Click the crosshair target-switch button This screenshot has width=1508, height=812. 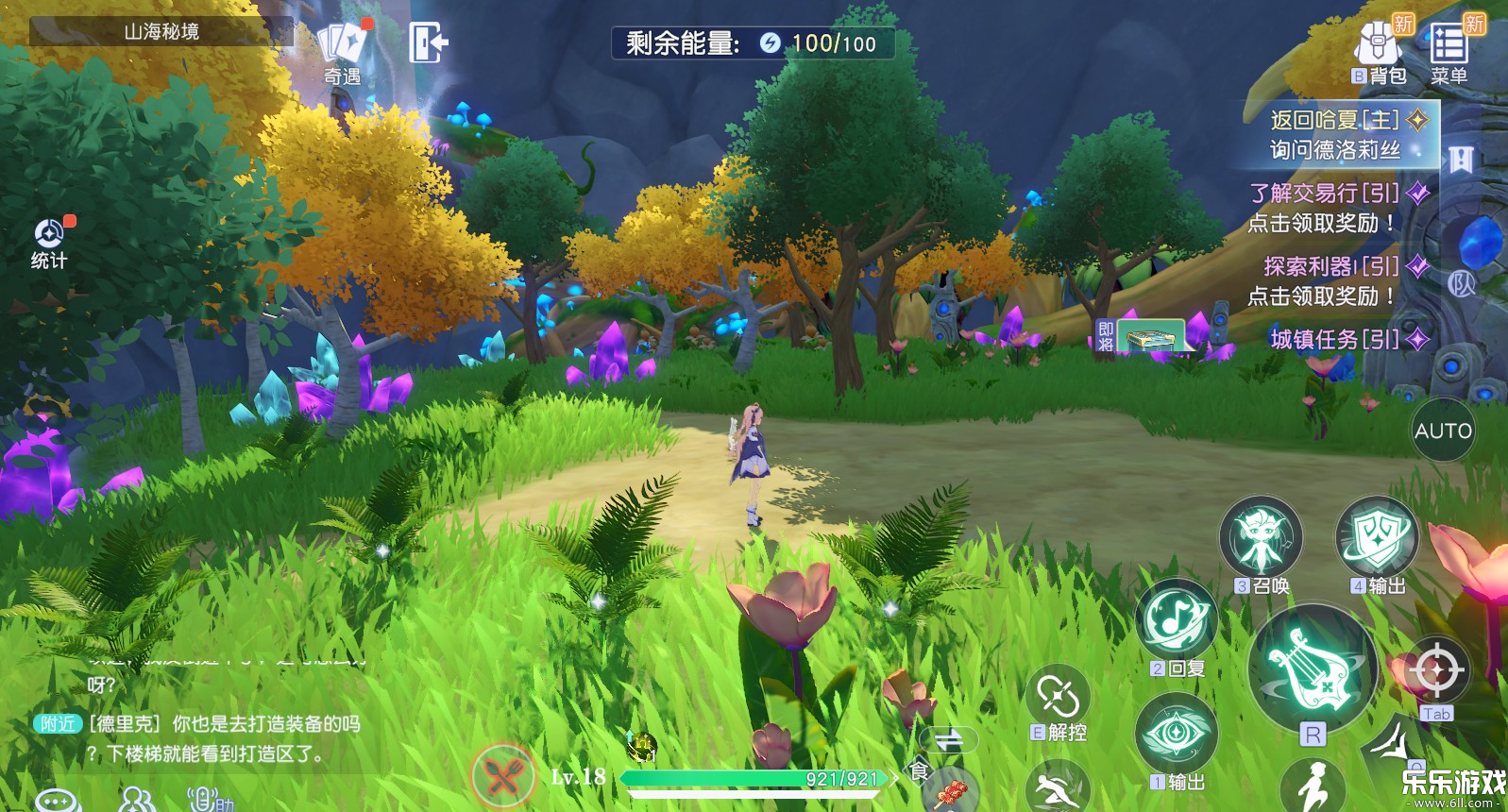[1437, 671]
